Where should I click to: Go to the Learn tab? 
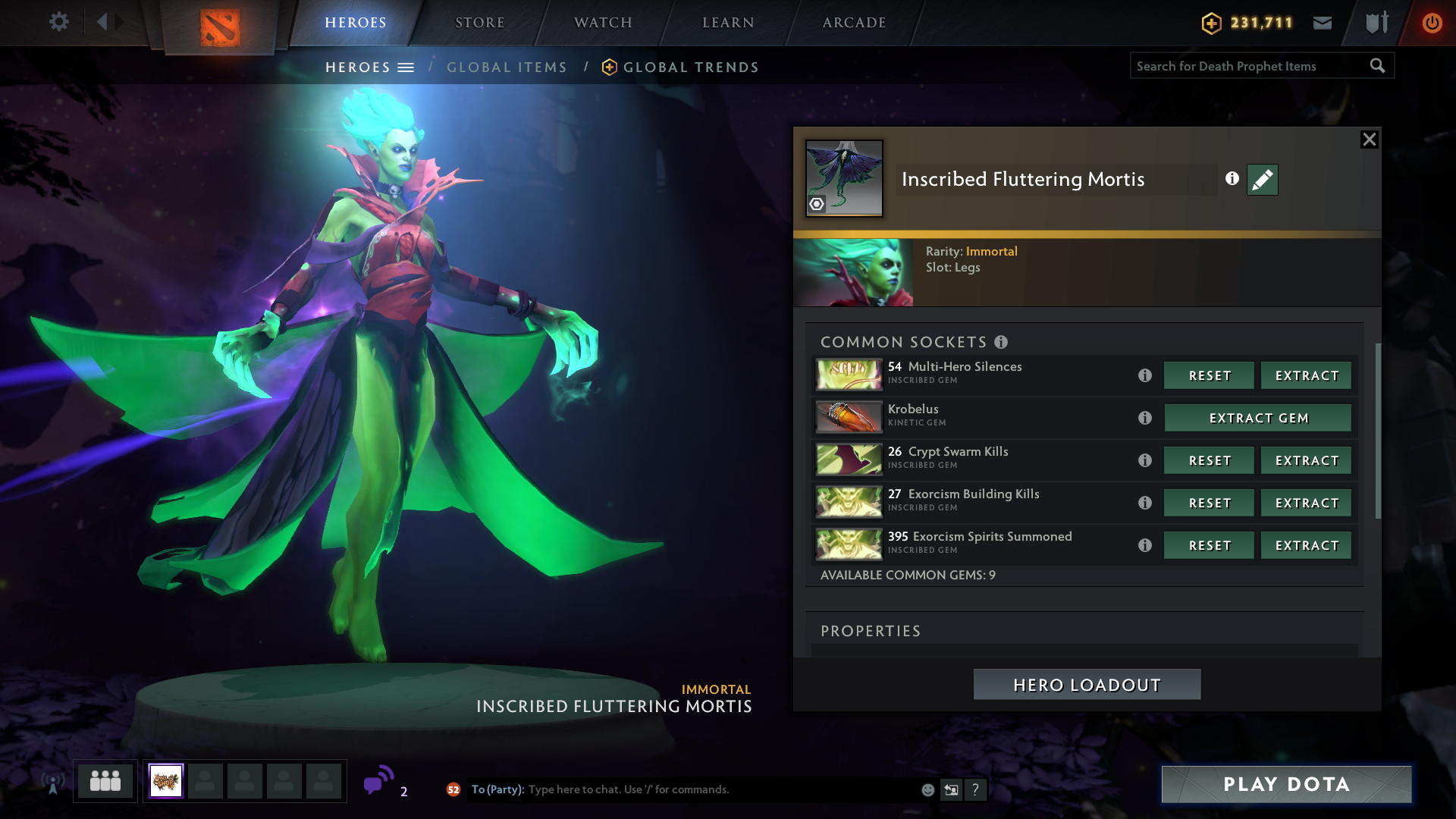click(x=728, y=23)
